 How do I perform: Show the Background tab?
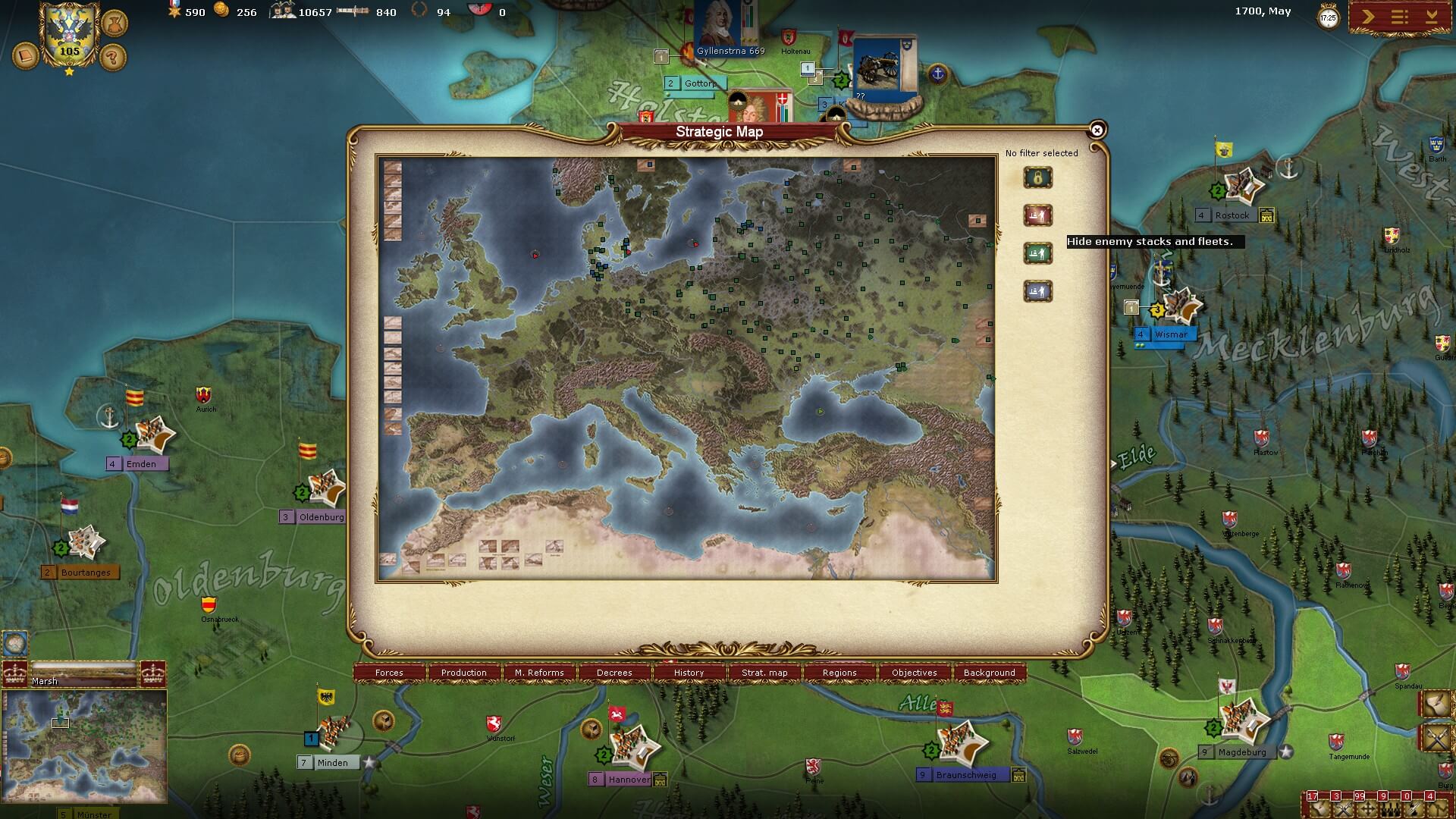pos(989,673)
